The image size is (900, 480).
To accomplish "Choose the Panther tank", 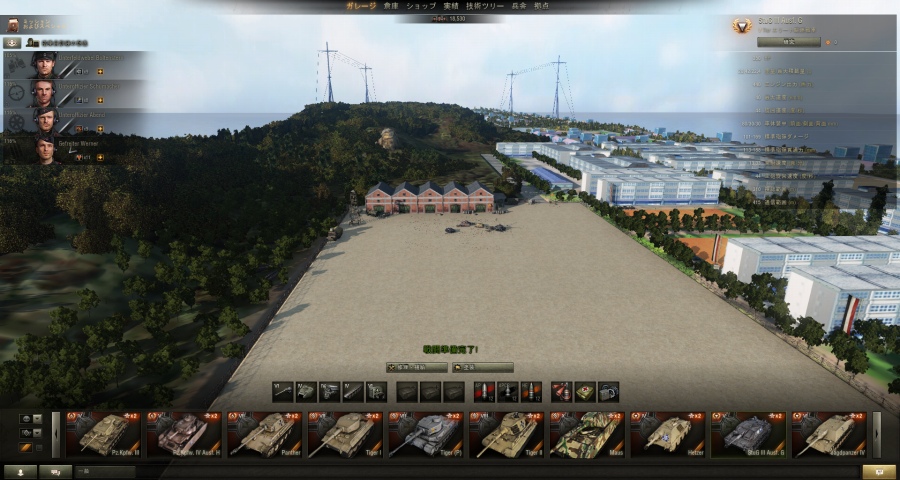I will (x=265, y=435).
